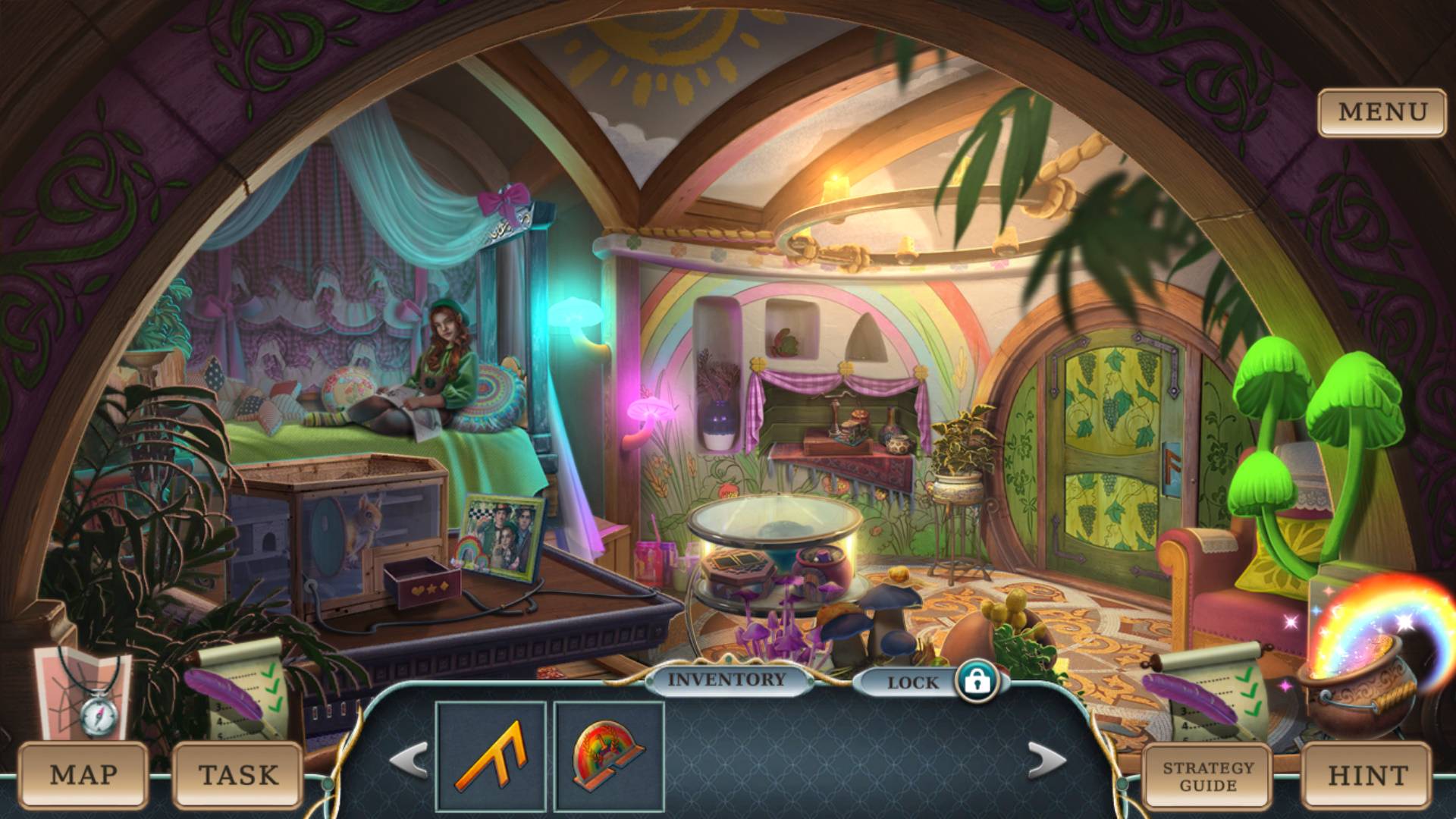1456x819 pixels.
Task: Open the TASK list button
Action: point(238,775)
